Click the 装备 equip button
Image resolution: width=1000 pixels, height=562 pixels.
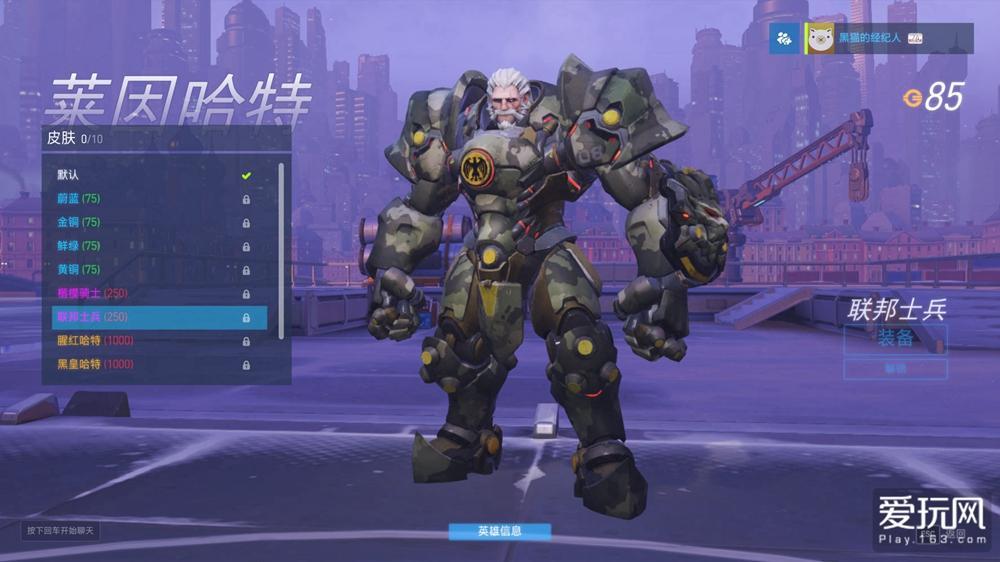(895, 338)
